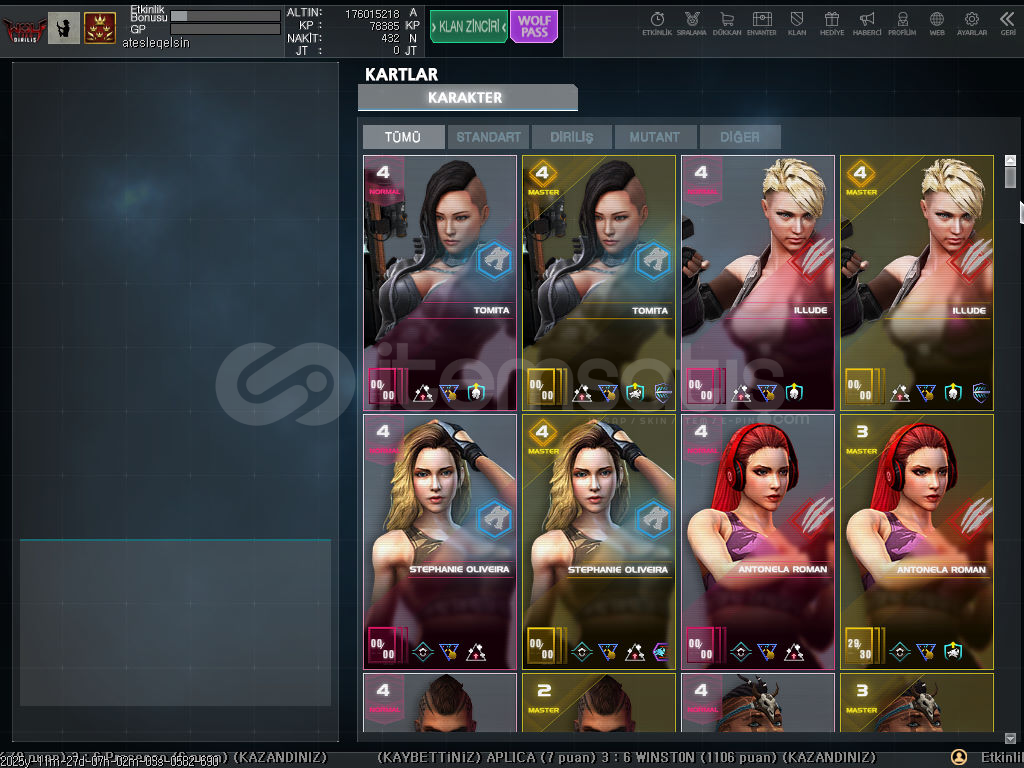This screenshot has width=1024, height=768.
Task: Open the Klan menu
Action: tap(797, 24)
